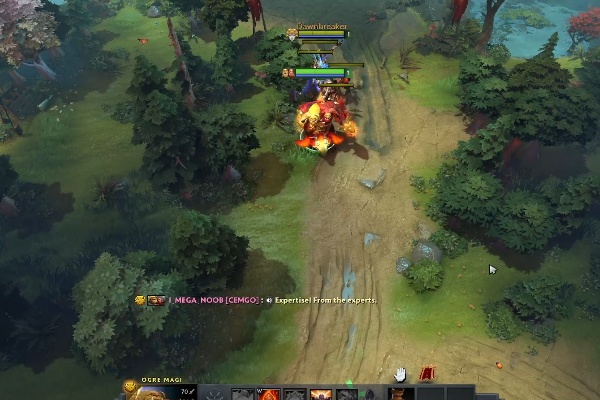Click the red scroll icon above the inventory
Image resolution: width=600 pixels, height=400 pixels.
[428, 373]
